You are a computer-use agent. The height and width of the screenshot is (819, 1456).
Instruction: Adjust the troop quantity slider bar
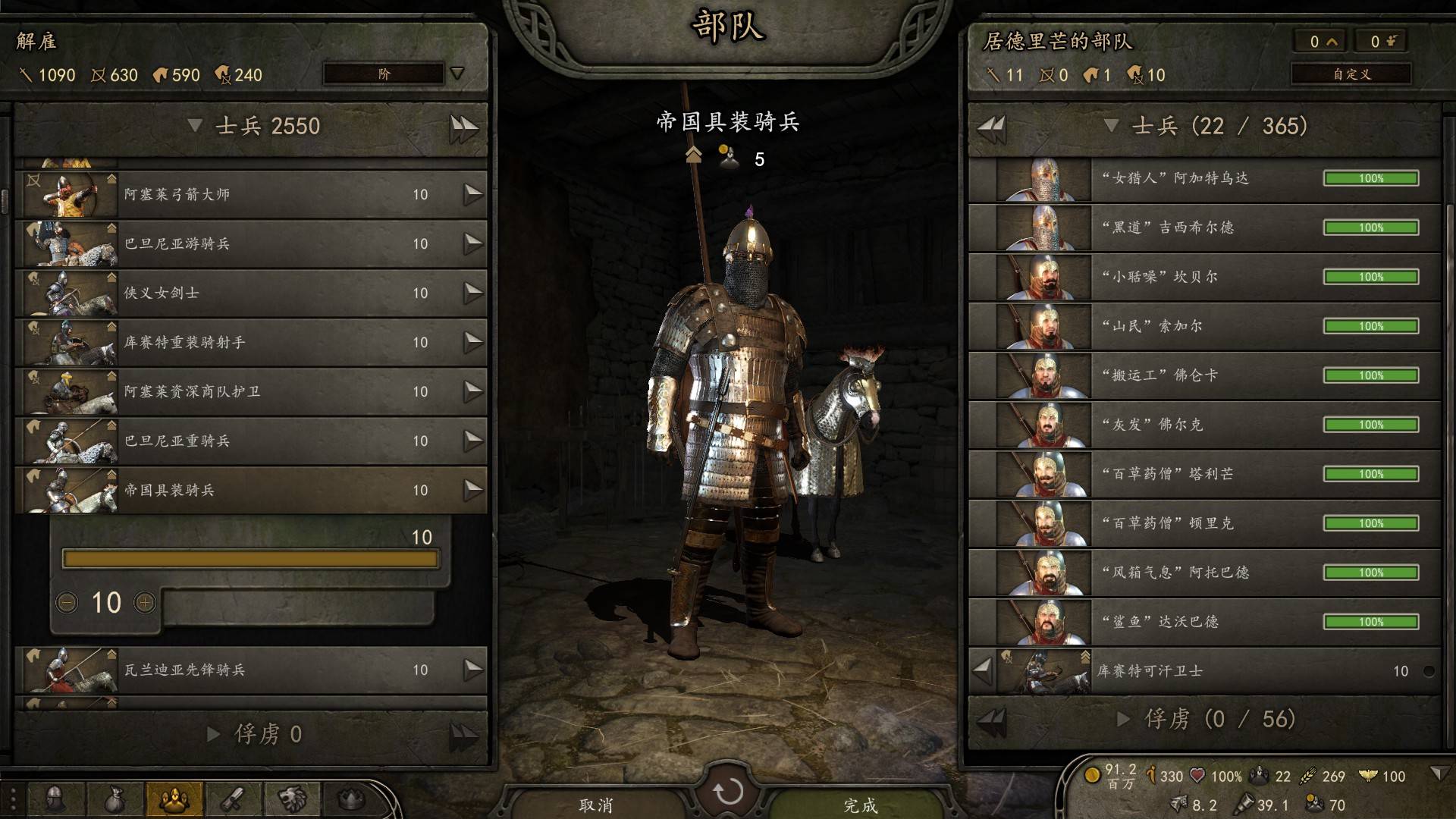tap(250, 560)
